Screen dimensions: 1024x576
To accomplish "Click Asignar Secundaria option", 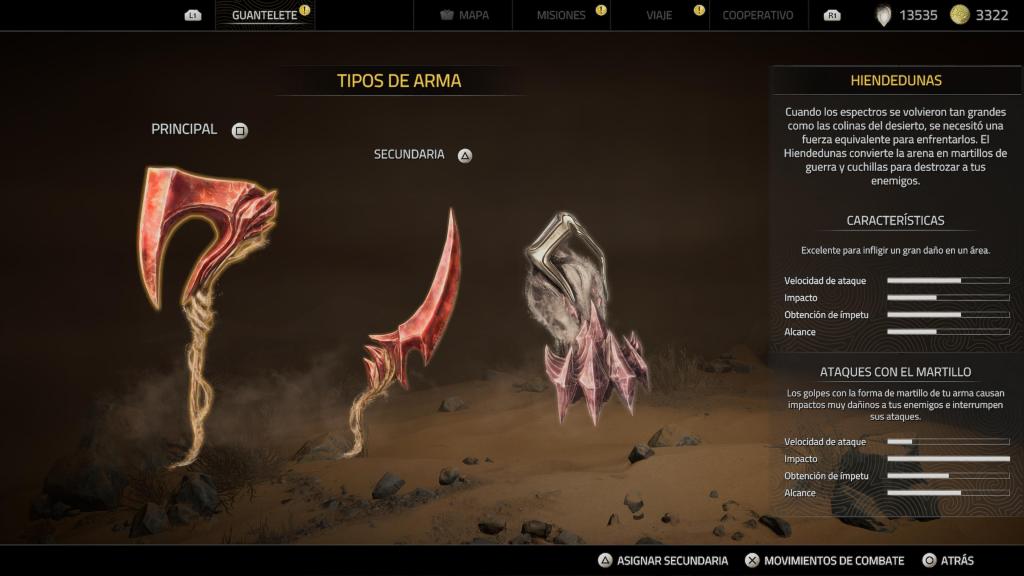I will [662, 561].
